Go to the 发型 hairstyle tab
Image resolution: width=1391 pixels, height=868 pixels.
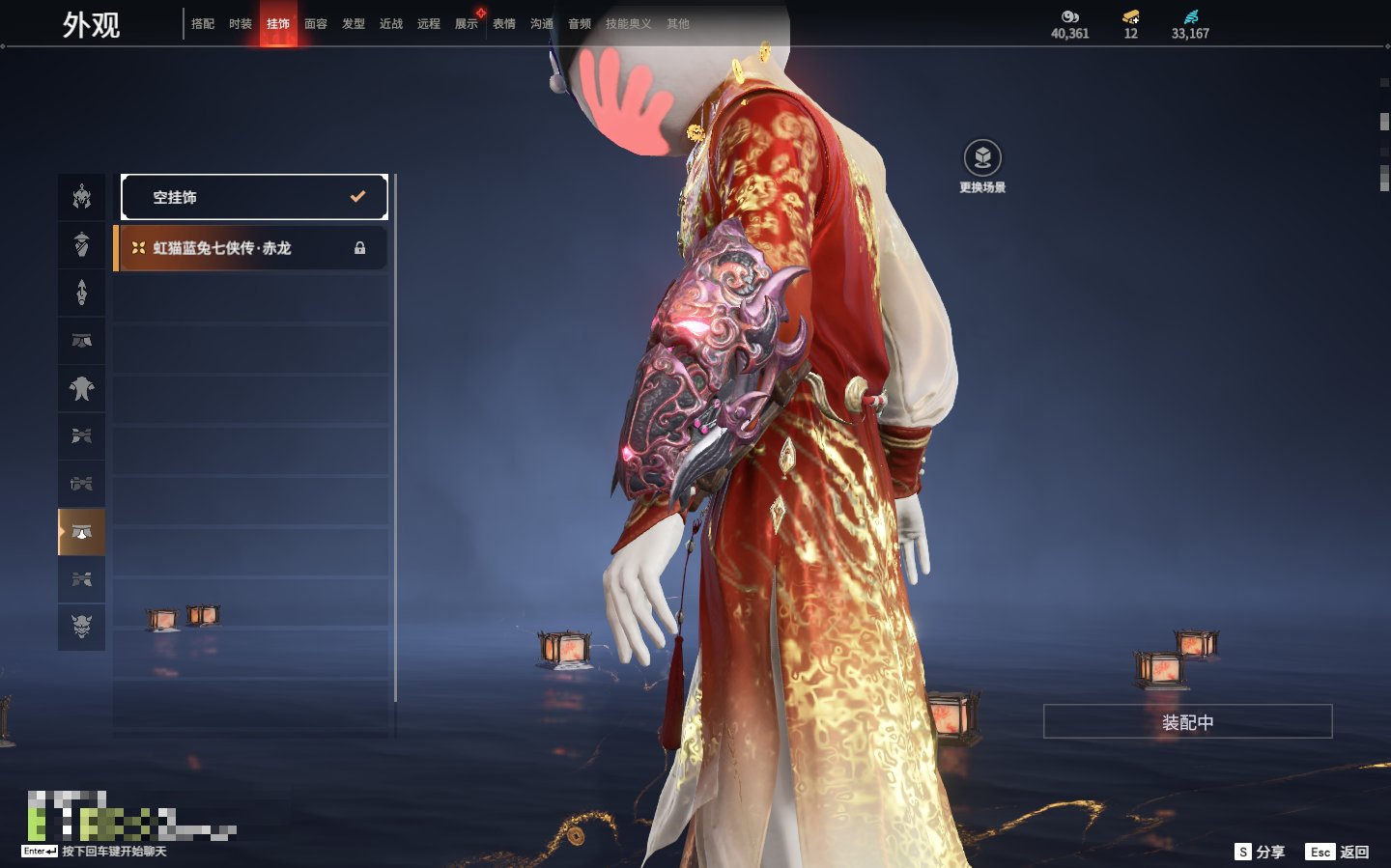(x=354, y=24)
